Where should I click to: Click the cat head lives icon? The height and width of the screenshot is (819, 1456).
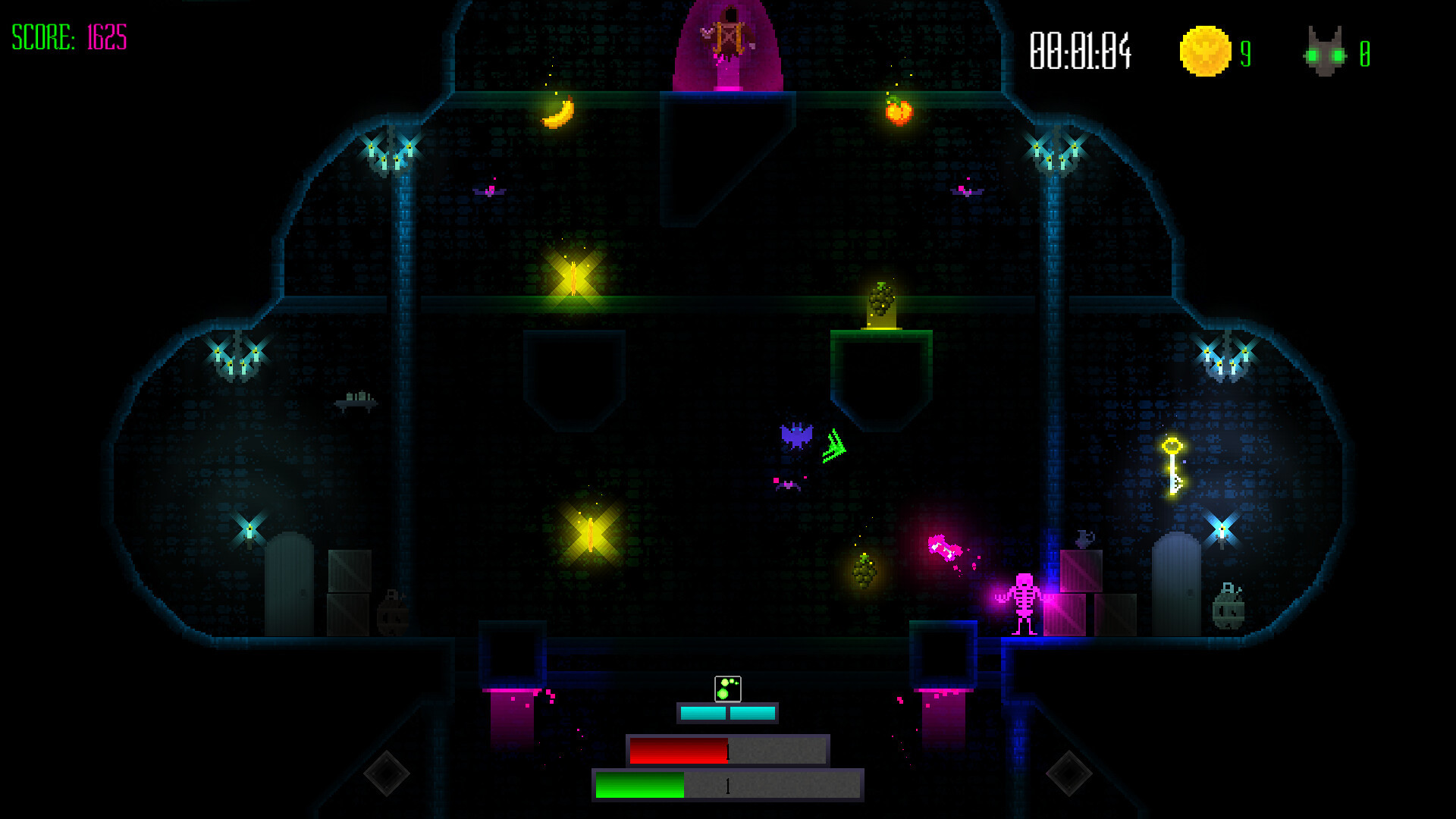[x=1325, y=53]
